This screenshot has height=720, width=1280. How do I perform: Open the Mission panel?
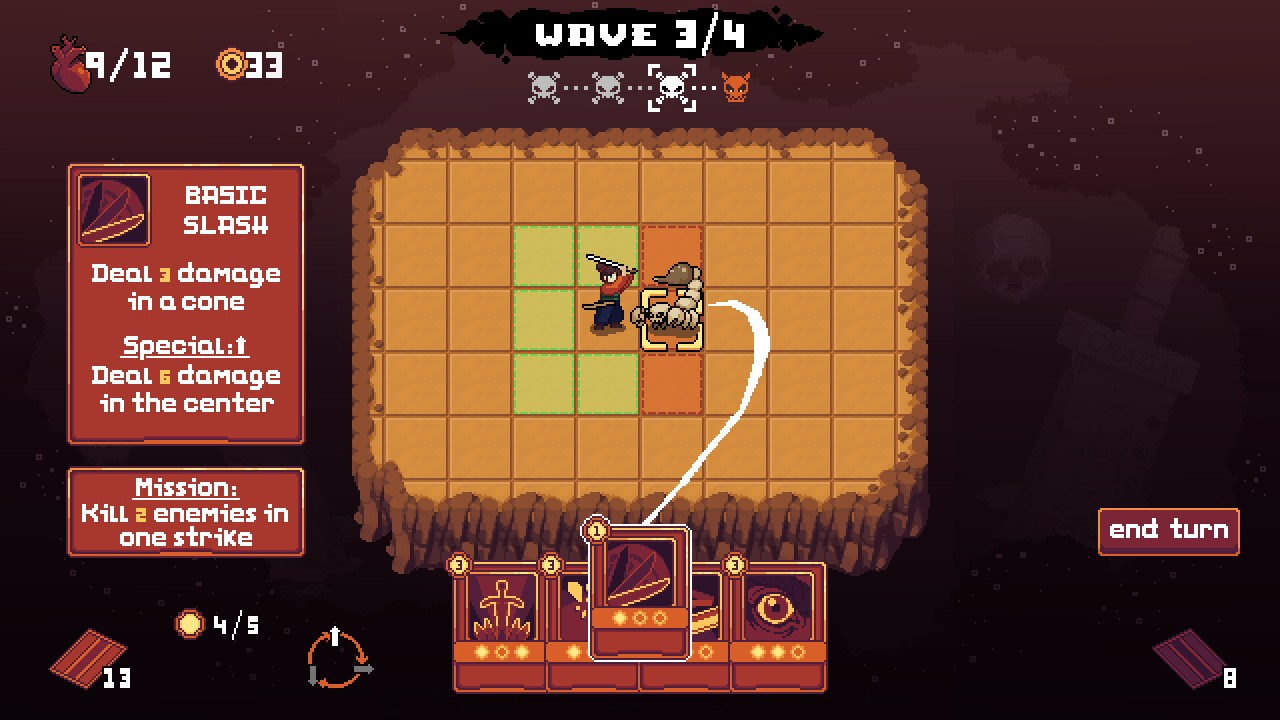(x=186, y=512)
